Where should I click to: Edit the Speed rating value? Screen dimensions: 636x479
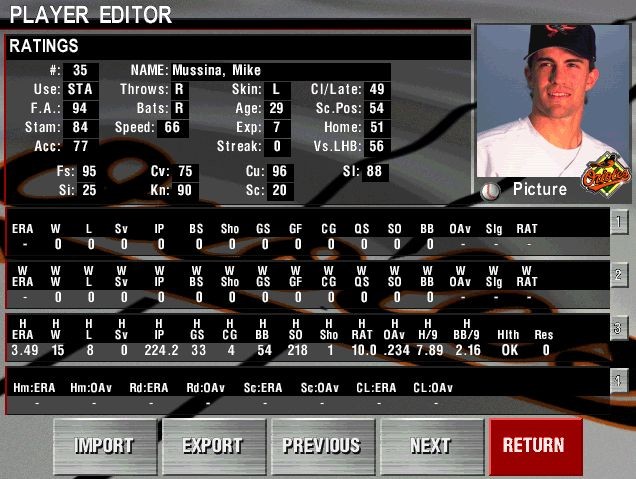click(x=172, y=127)
